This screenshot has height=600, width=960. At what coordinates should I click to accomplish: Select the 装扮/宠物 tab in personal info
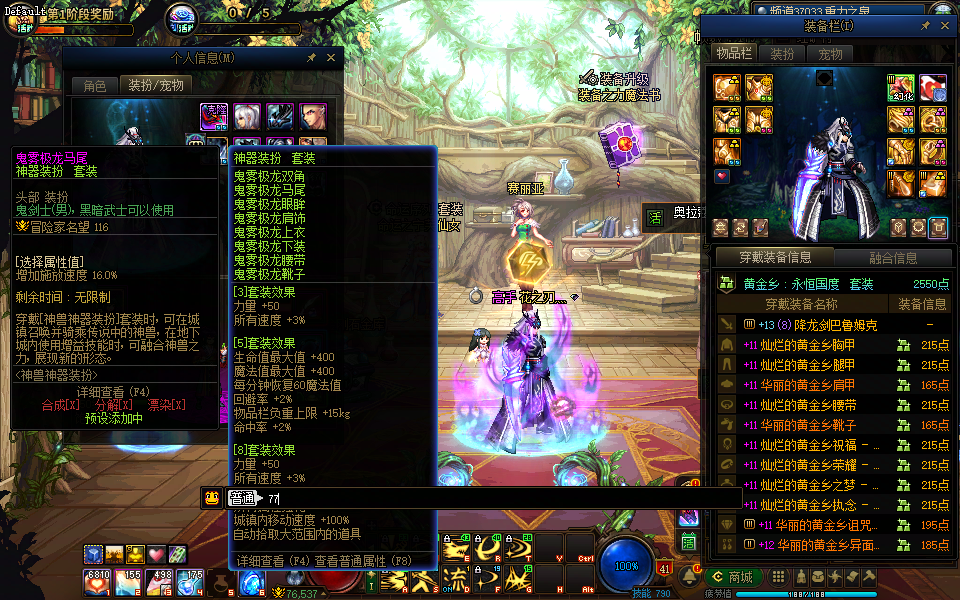pyautogui.click(x=154, y=86)
